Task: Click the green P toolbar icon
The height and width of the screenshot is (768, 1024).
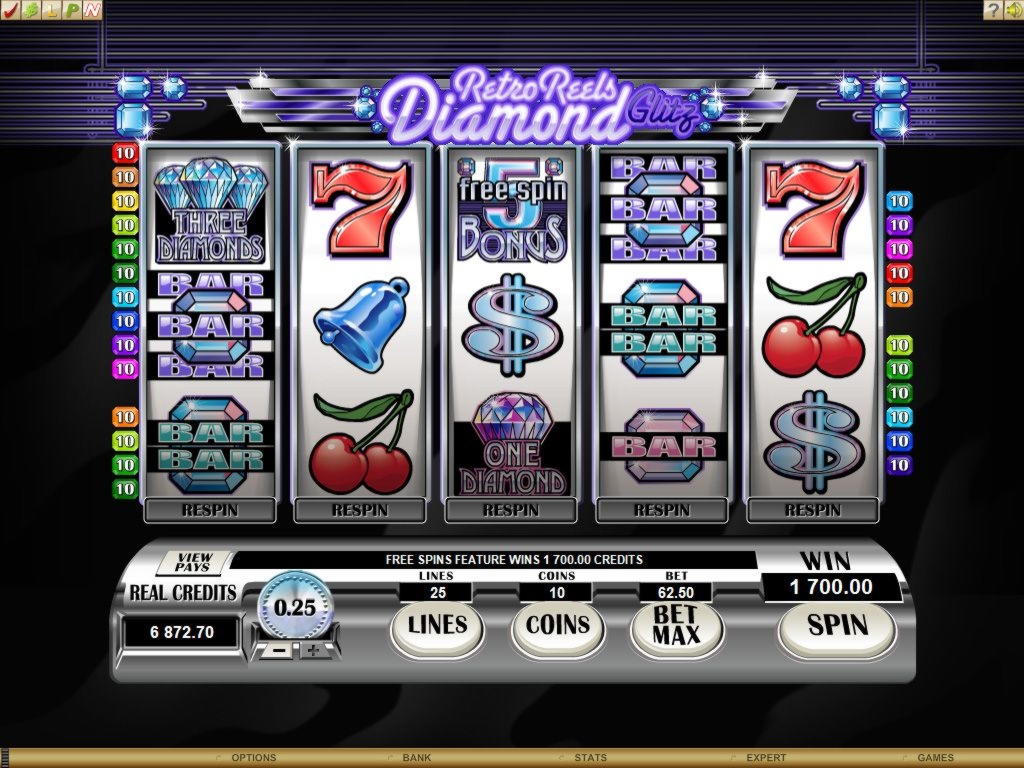Action: point(73,10)
